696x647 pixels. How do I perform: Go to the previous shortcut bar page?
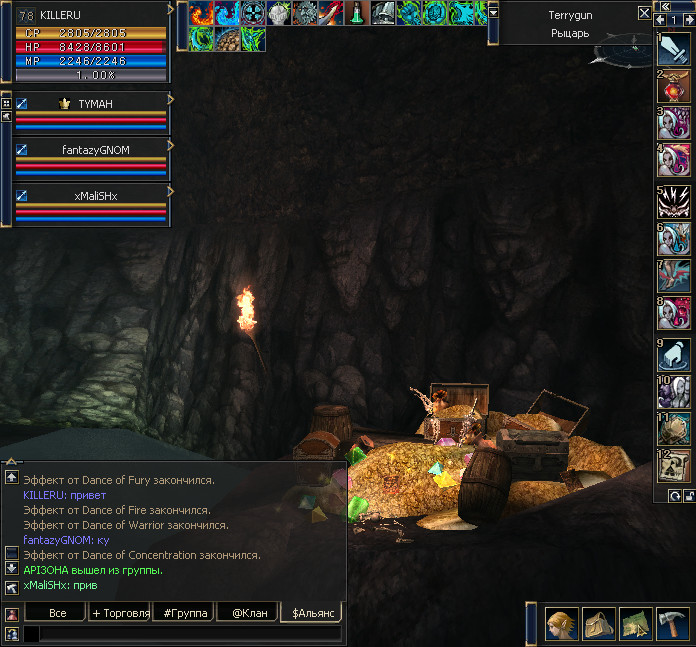pyautogui.click(x=660, y=20)
